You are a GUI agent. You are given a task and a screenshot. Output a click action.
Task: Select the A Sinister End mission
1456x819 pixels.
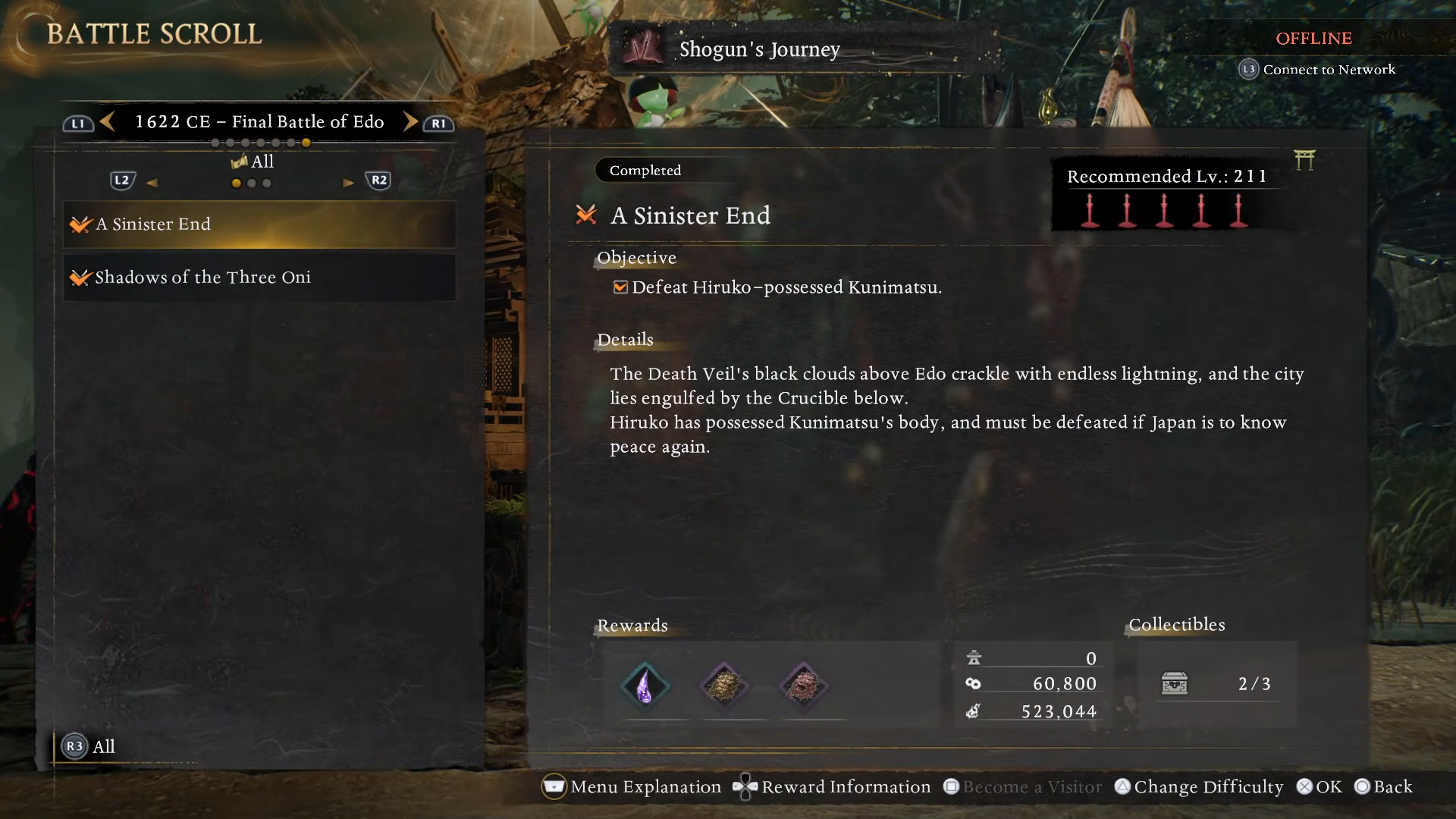click(259, 224)
